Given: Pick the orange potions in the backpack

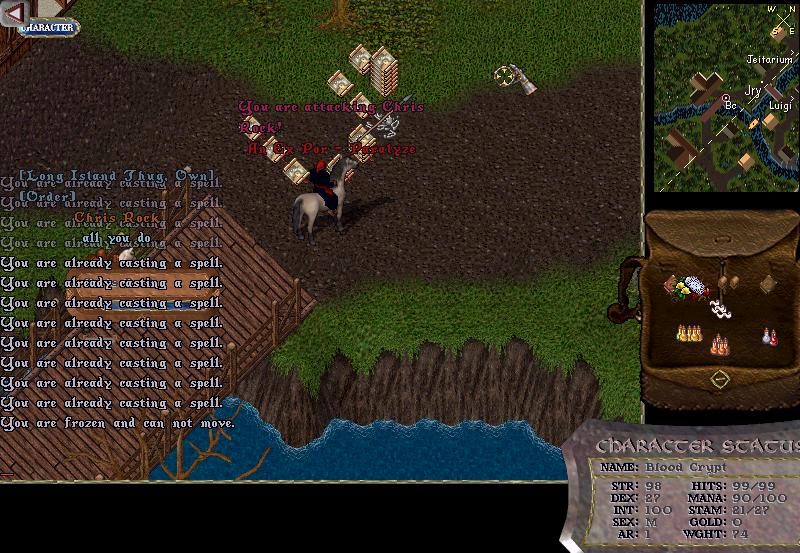Looking at the screenshot, I should [719, 346].
